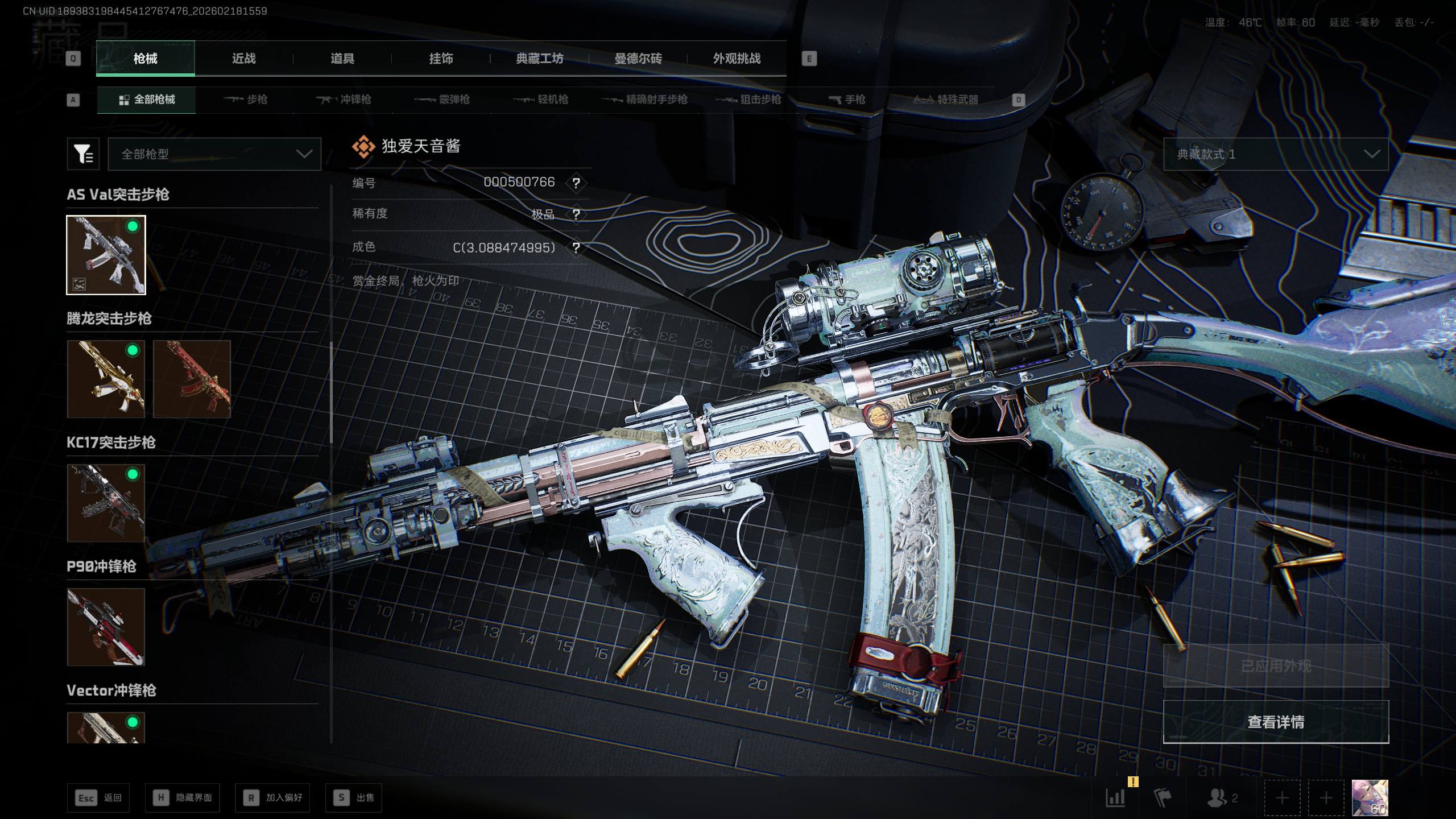This screenshot has width=1456, height=819.
Task: Choose the red 腾龙 rifle skin
Action: tap(192, 379)
